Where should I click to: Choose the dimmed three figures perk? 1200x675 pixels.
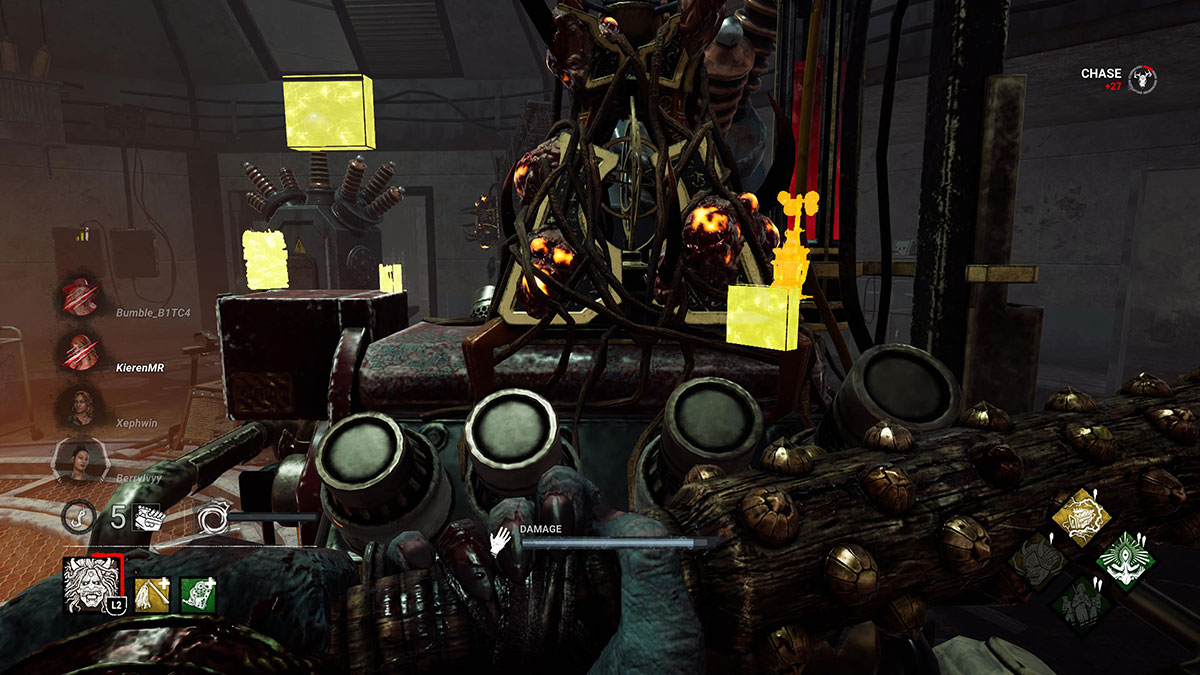pos(1080,605)
